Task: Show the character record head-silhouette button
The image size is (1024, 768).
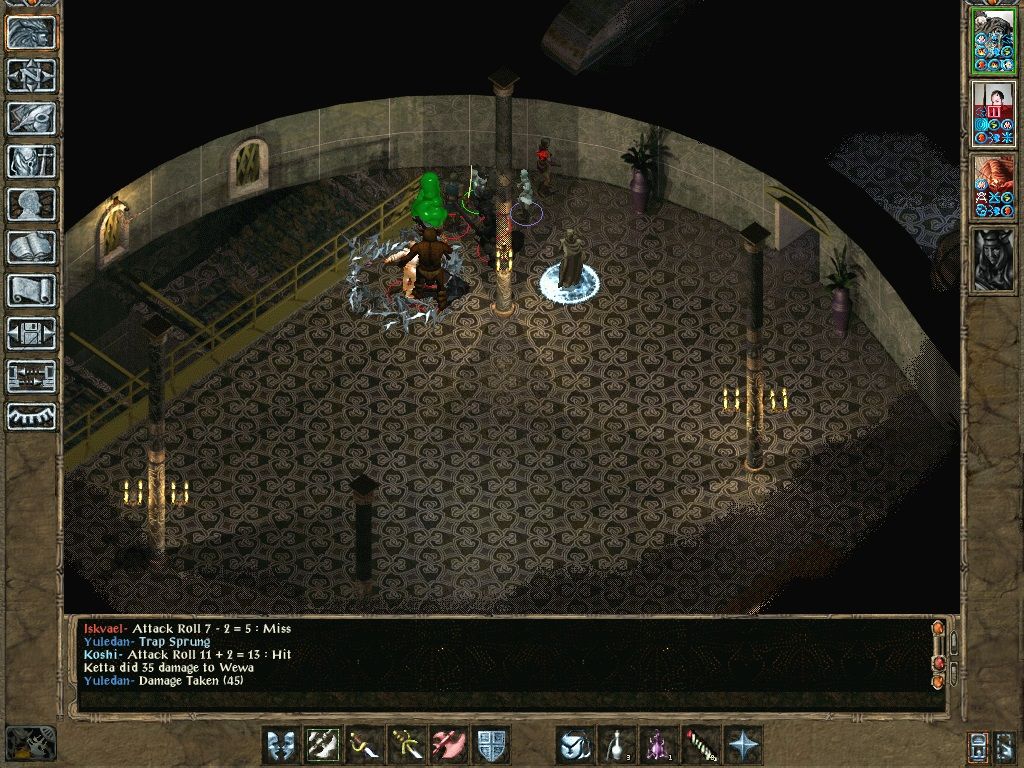Action: (32, 204)
